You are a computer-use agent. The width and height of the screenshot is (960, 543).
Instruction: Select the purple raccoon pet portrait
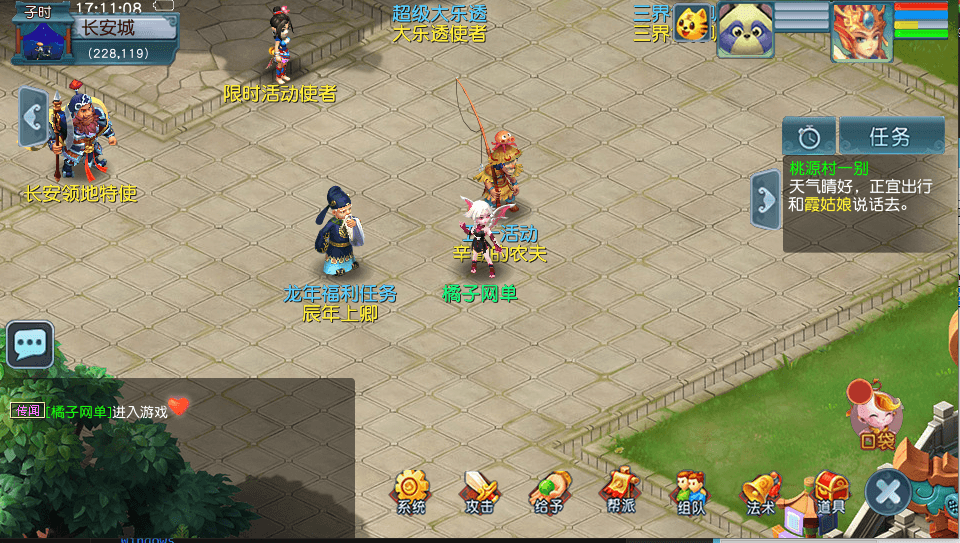(746, 28)
